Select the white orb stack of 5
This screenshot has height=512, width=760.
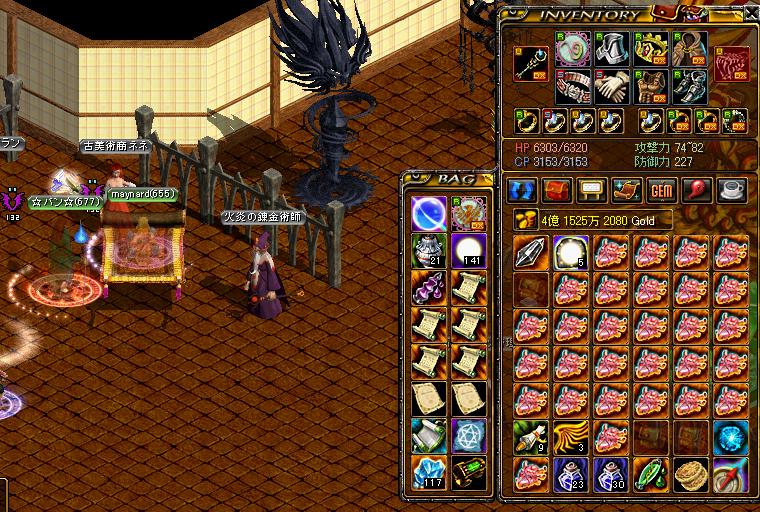(570, 253)
